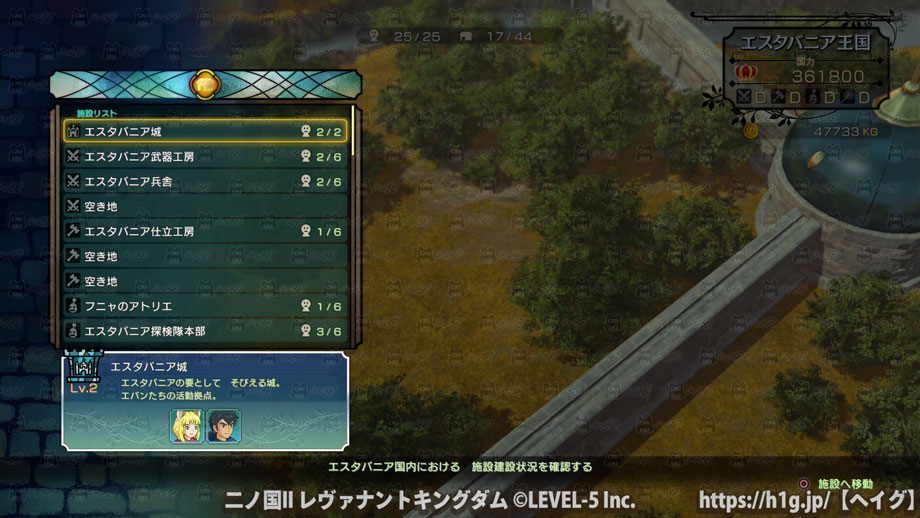Image resolution: width=920 pixels, height=518 pixels.
Task: Open the エスタバニア兵舎 facility row
Action: tap(205, 182)
